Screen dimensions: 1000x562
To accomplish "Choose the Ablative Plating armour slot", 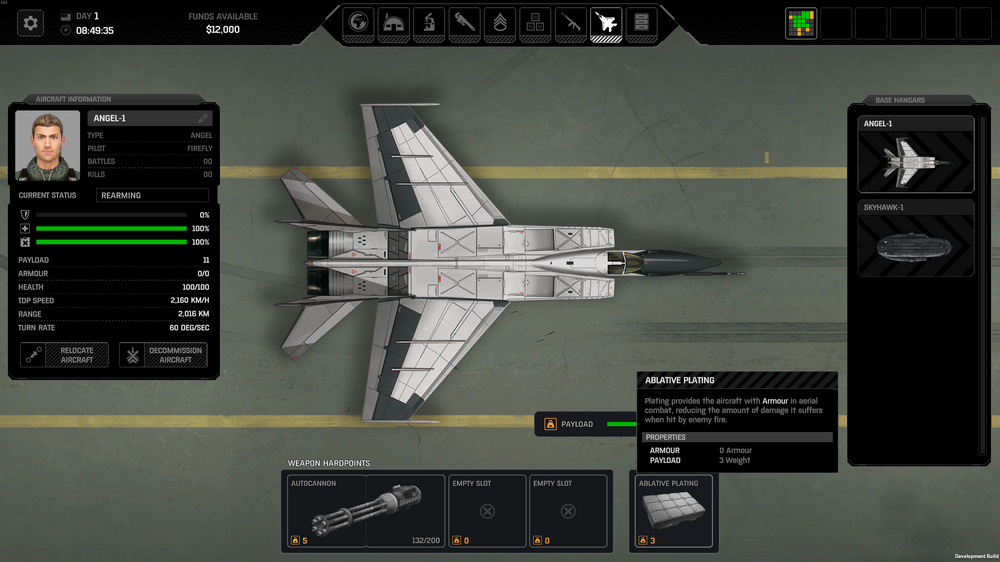I will point(674,511).
